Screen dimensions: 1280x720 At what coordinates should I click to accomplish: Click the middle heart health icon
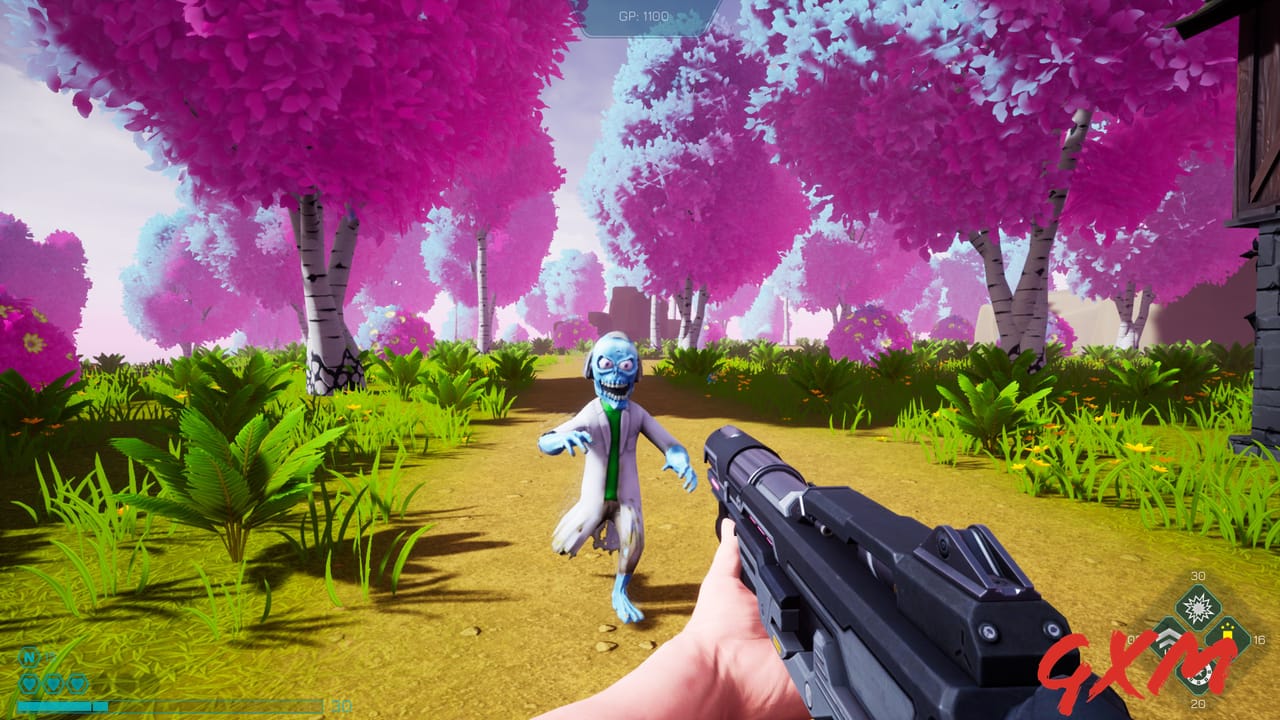(x=53, y=682)
